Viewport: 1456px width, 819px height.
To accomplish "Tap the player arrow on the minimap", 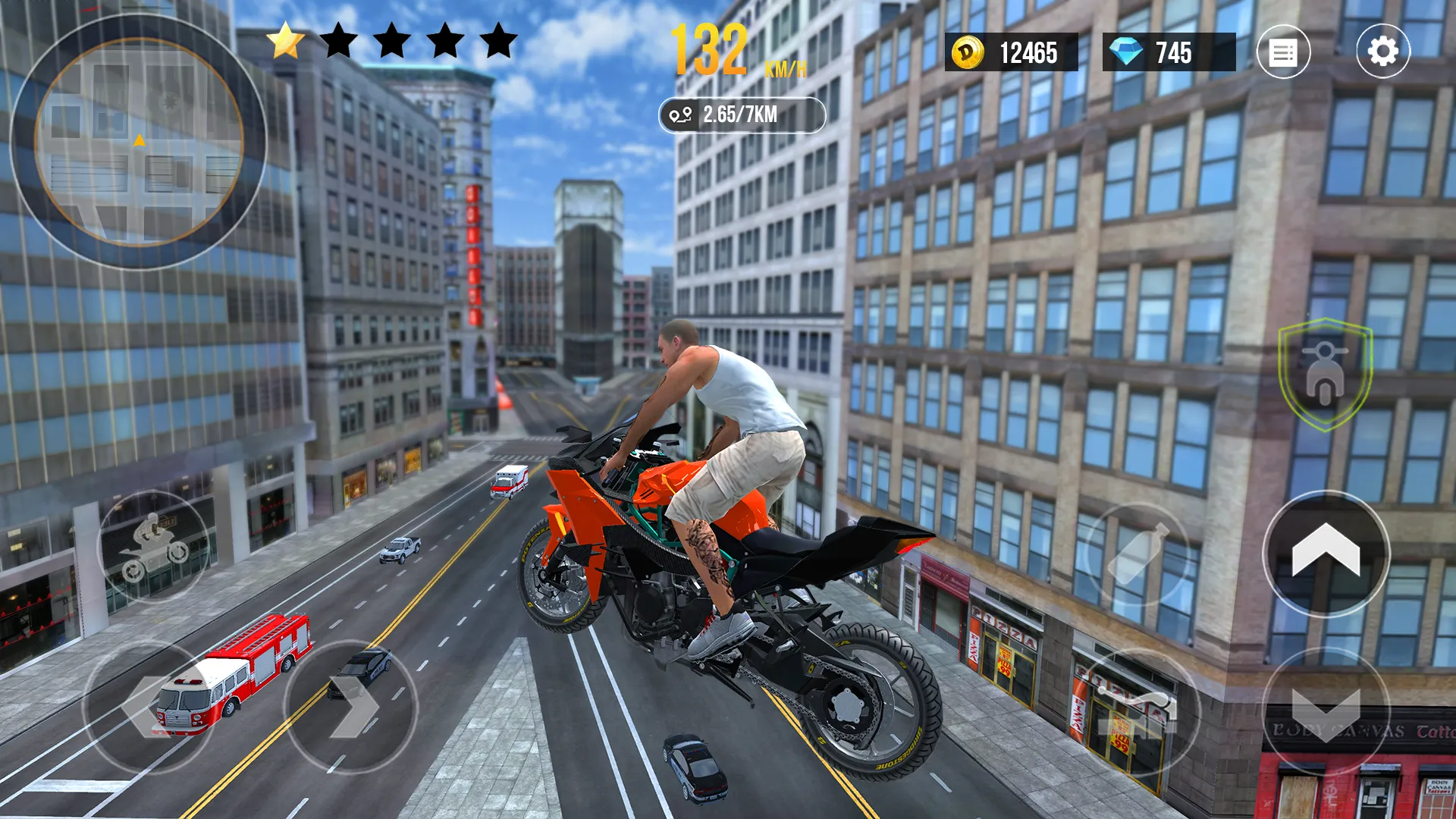I will pyautogui.click(x=139, y=139).
